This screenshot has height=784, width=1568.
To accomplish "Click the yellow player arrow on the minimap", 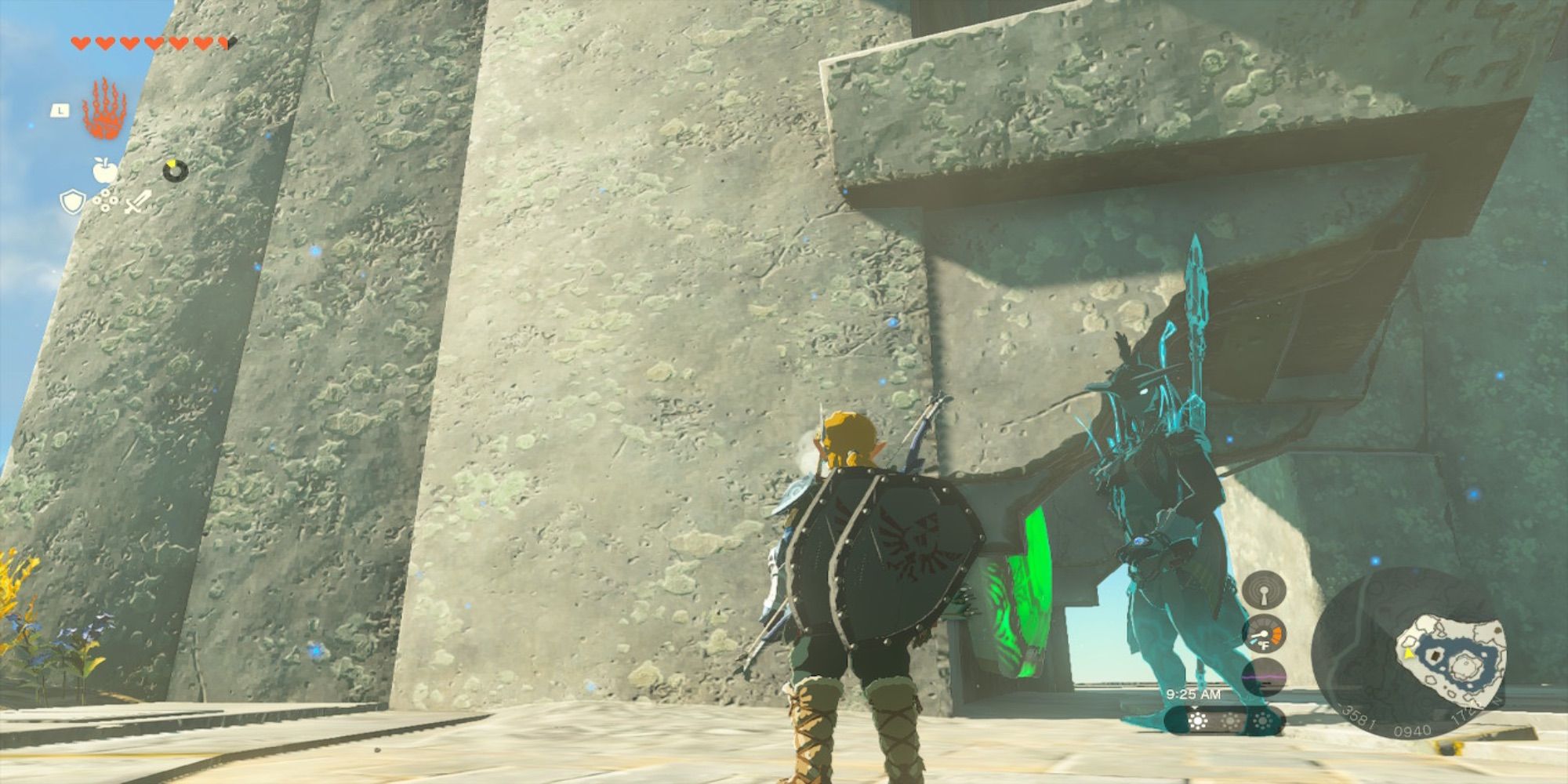I will [x=1408, y=653].
